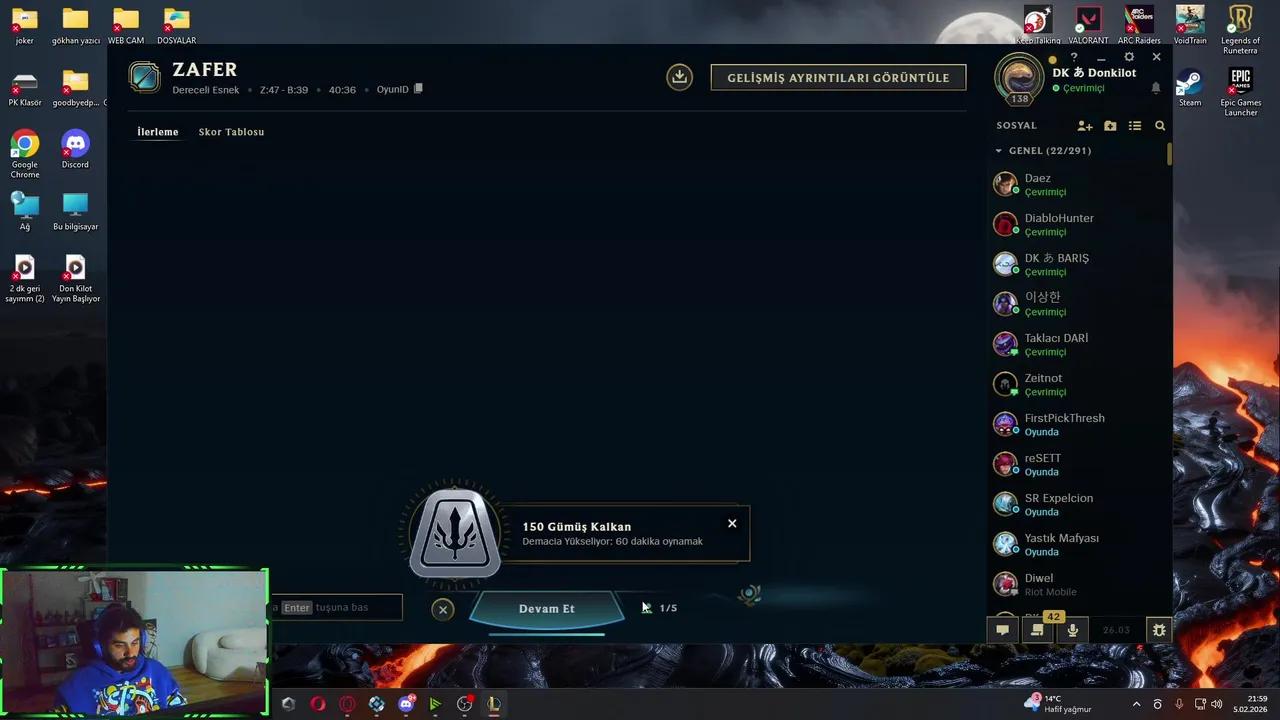Click the chat input asking to press Enter
Viewport: 1280px width, 720px height.
pyautogui.click(x=335, y=607)
